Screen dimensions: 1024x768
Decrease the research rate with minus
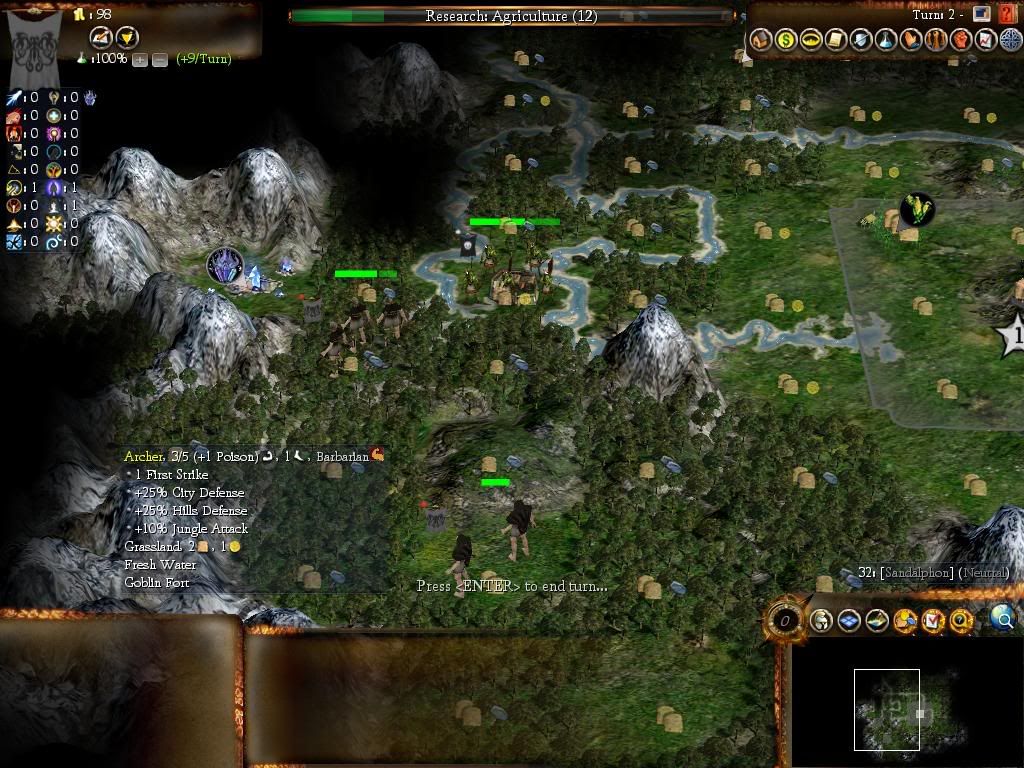coord(160,59)
